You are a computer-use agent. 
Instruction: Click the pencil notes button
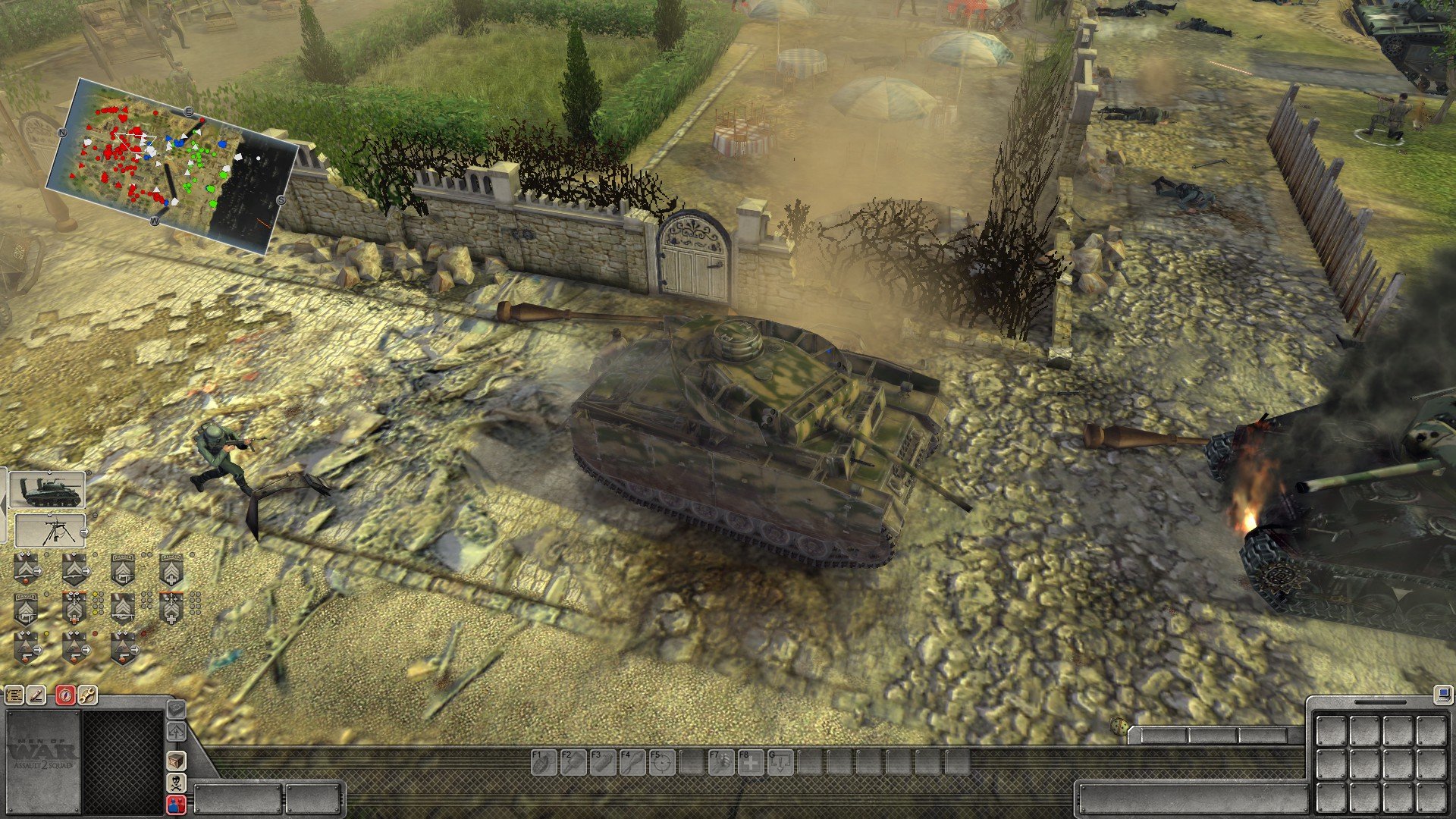pyautogui.click(x=37, y=695)
